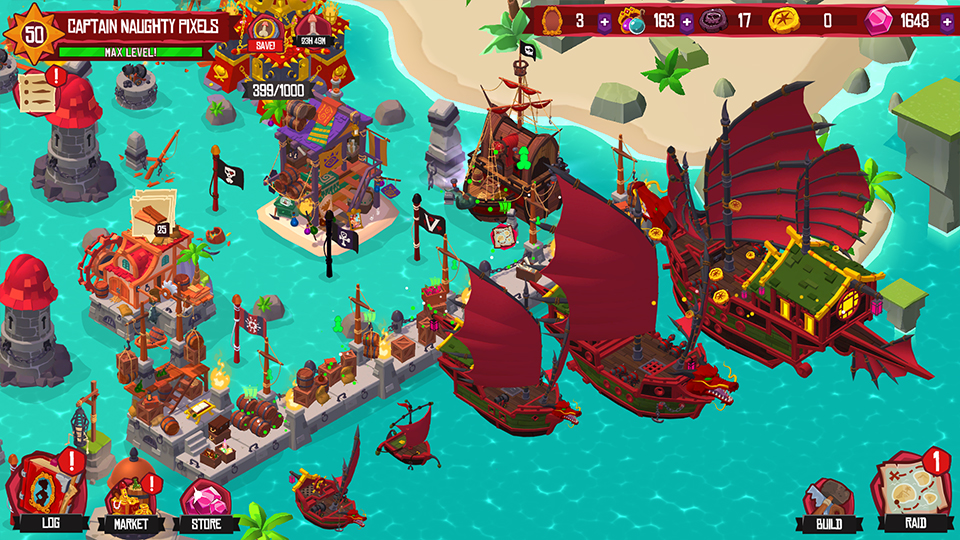
Task: Add more mirror items with plus button
Action: pyautogui.click(x=604, y=21)
